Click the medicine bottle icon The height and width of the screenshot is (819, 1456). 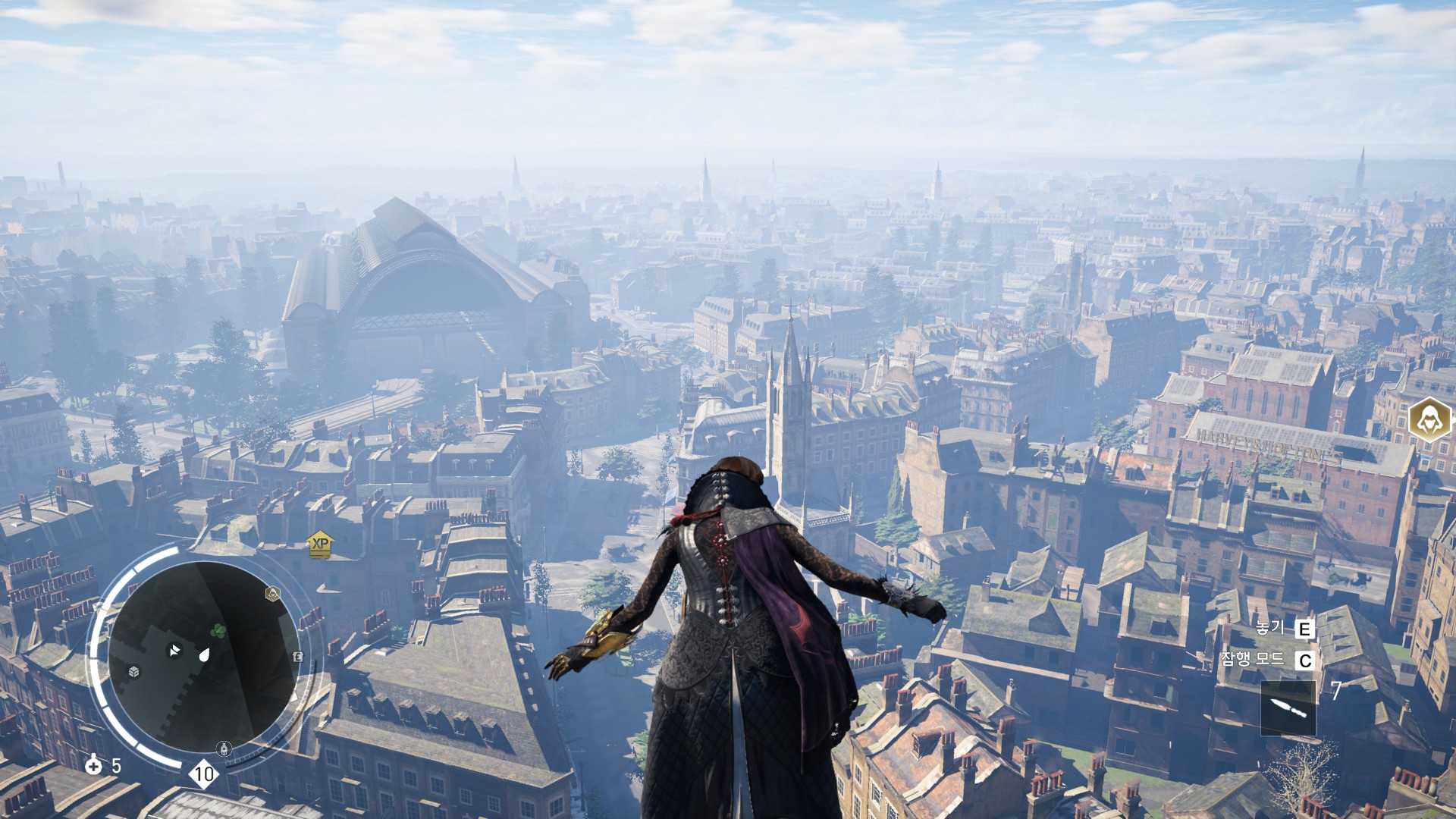[x=94, y=764]
